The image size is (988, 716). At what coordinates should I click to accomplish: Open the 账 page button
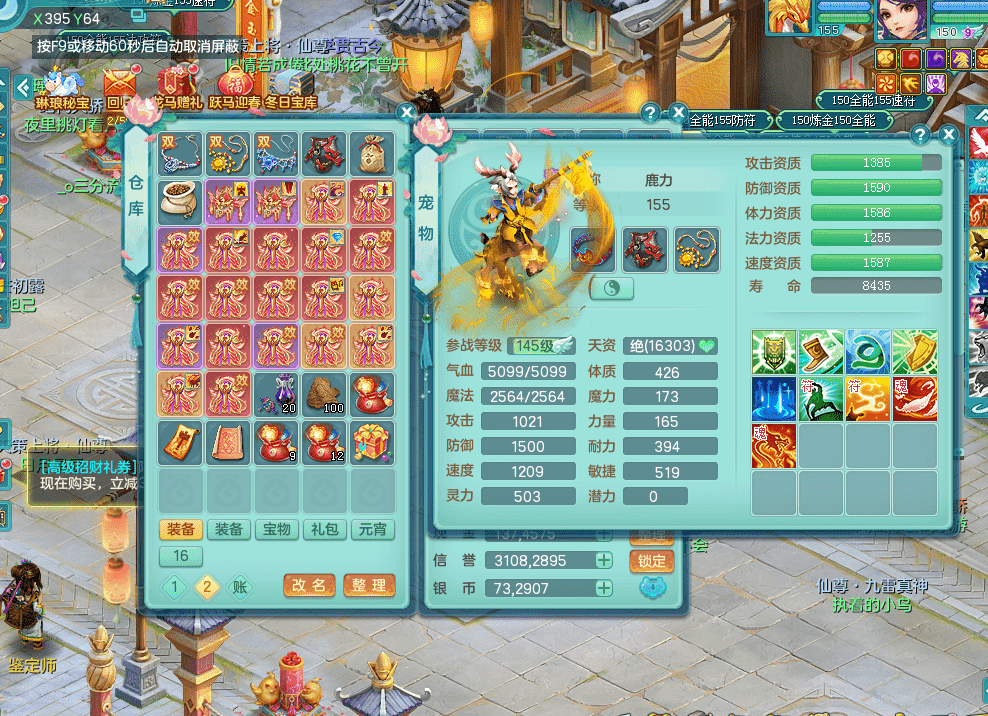pyautogui.click(x=240, y=587)
